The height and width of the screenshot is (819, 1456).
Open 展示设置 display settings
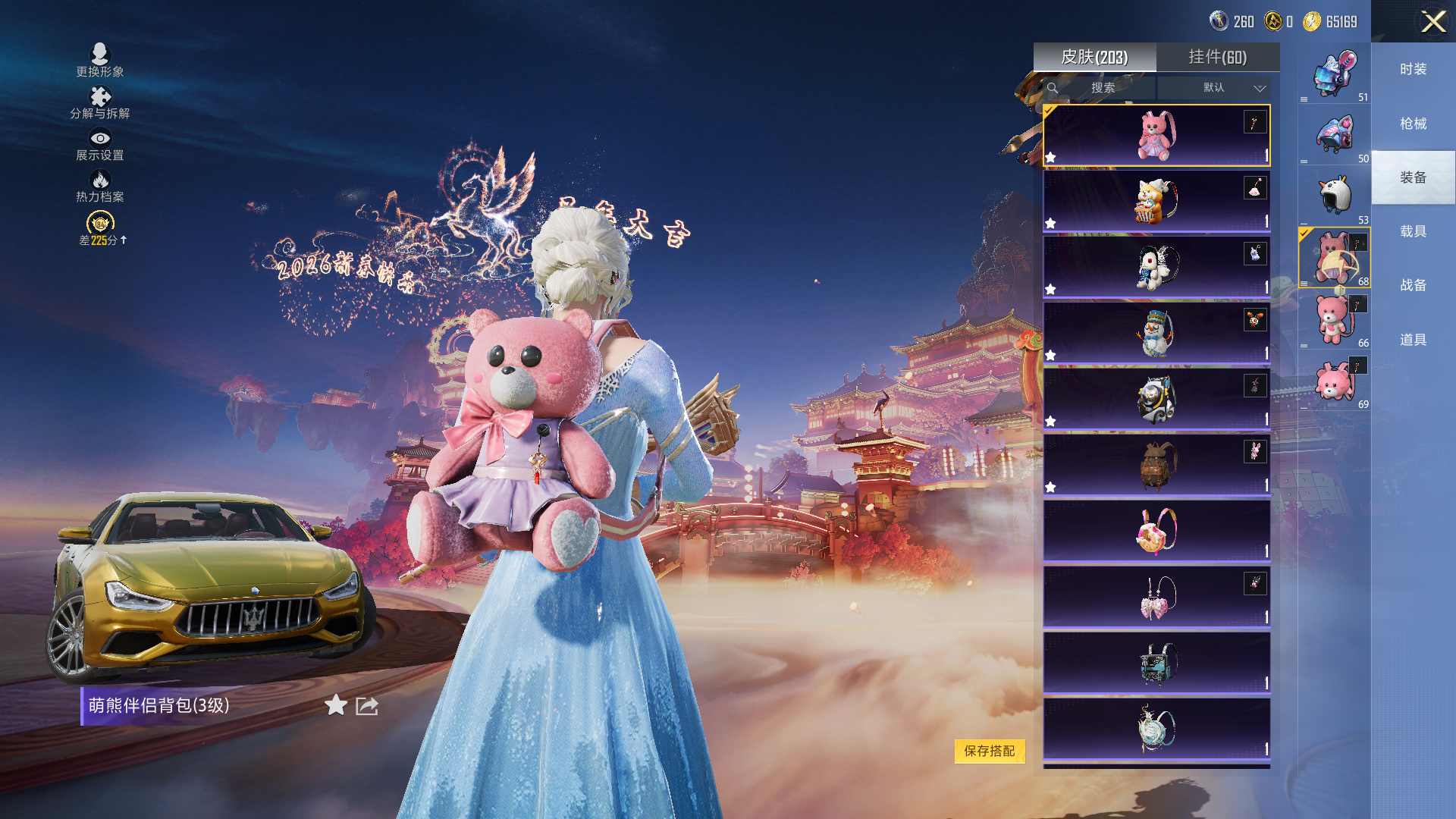100,144
